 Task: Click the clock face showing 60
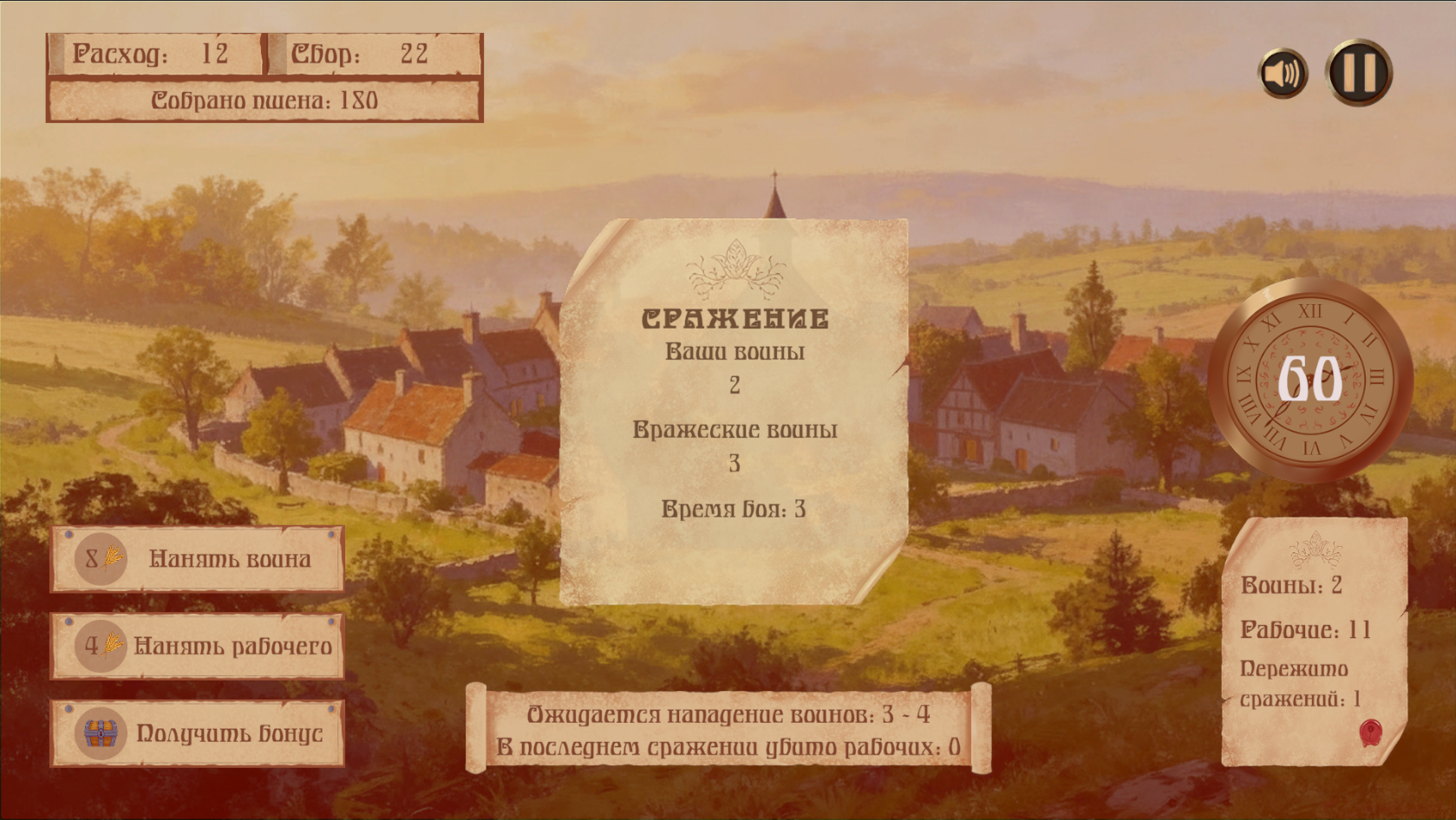[x=1311, y=378]
